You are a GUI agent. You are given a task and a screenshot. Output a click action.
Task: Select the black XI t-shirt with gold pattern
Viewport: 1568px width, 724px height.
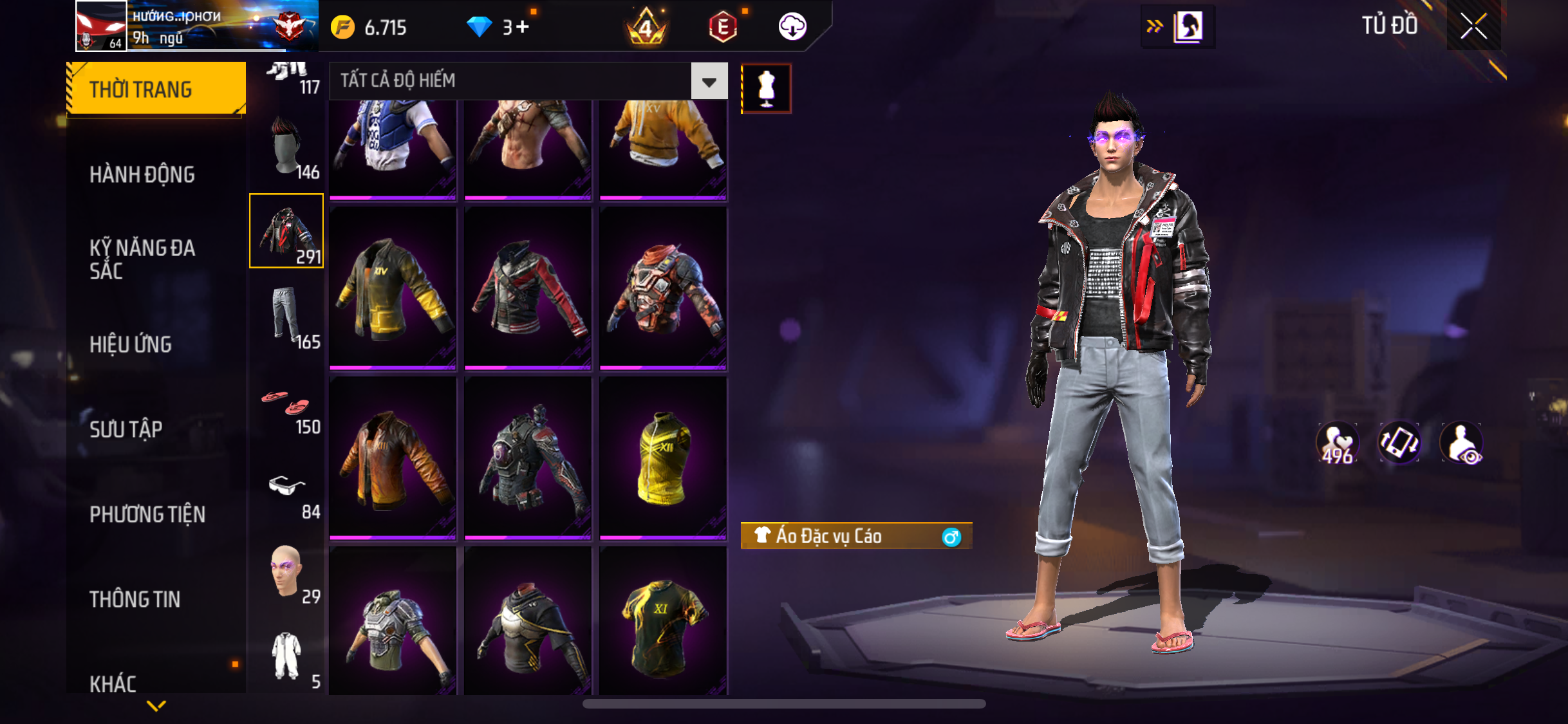[x=663, y=622]
